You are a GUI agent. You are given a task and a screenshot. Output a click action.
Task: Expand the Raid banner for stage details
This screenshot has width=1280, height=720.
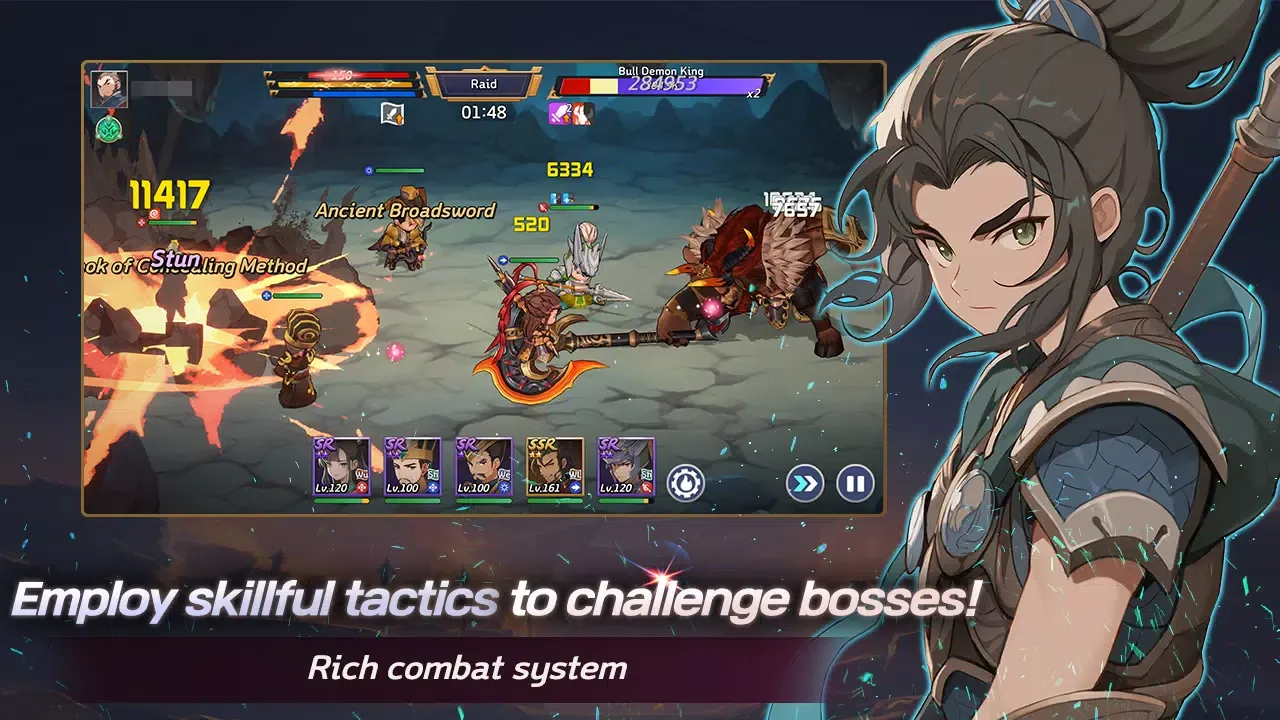pos(486,84)
